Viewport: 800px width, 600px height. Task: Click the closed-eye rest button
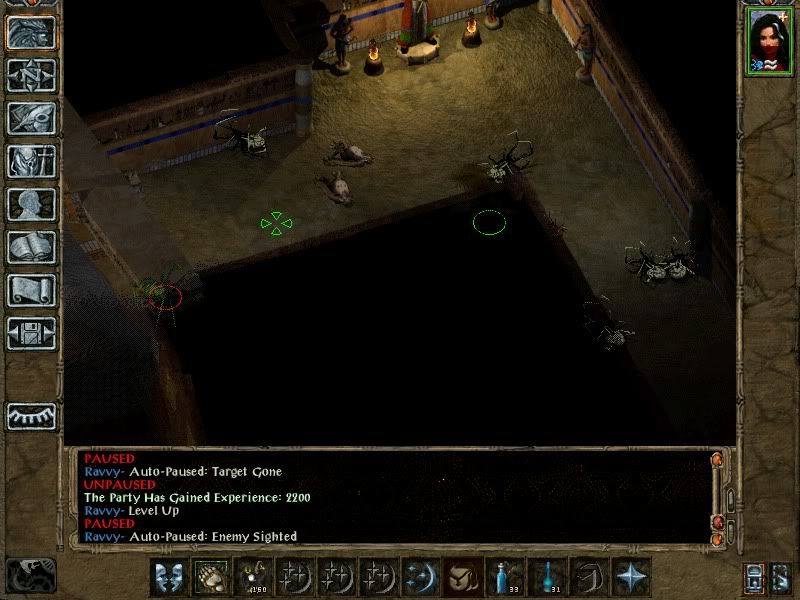31,415
